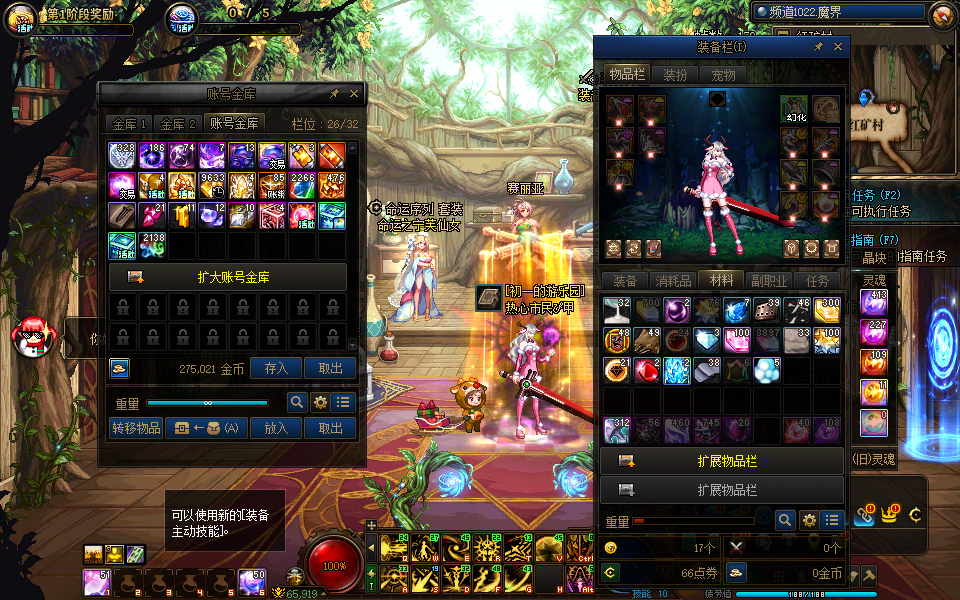Image resolution: width=960 pixels, height=600 pixels.
Task: Click the 扩大账号金库 expand vault button
Action: point(228,277)
